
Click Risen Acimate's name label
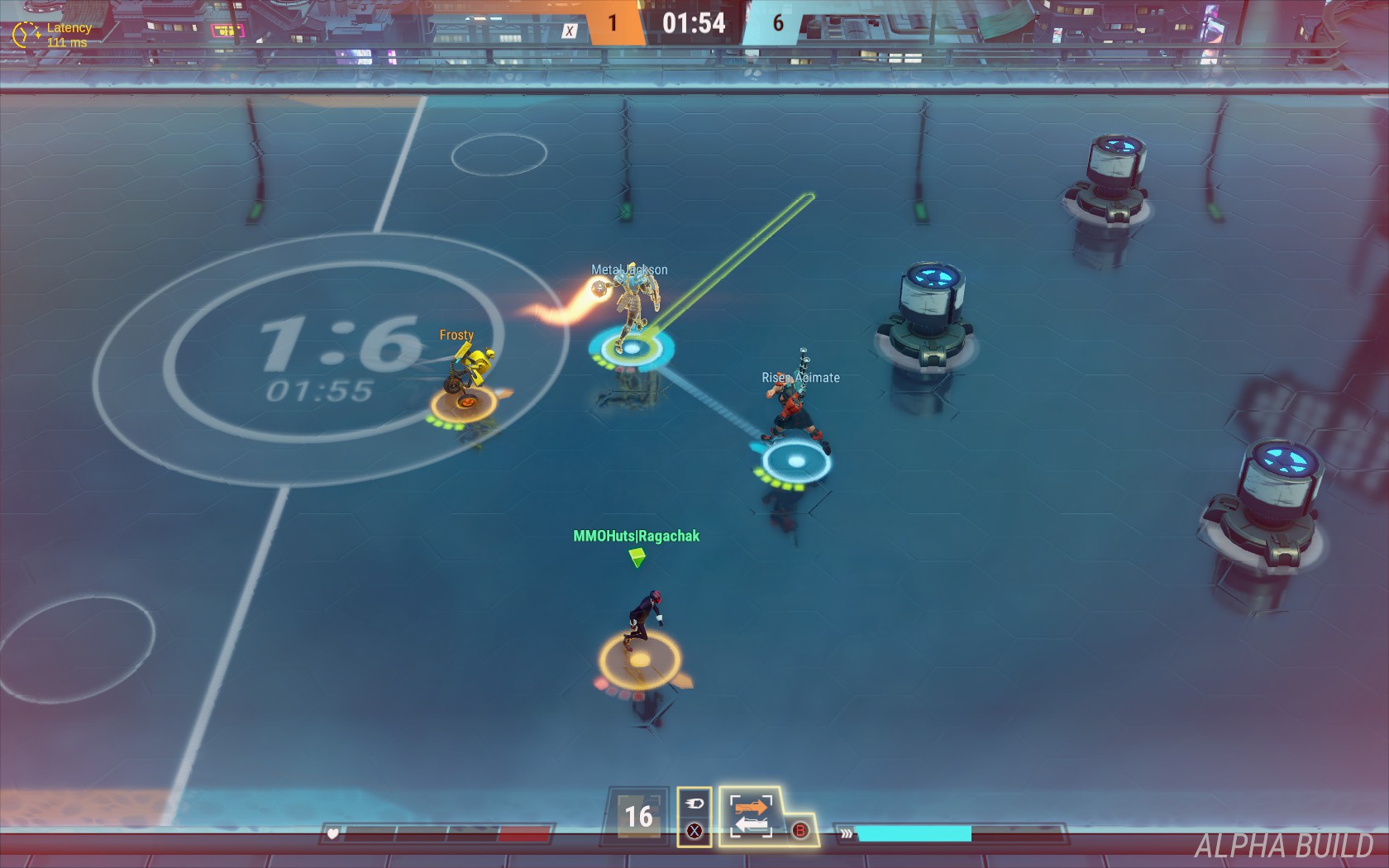point(799,377)
